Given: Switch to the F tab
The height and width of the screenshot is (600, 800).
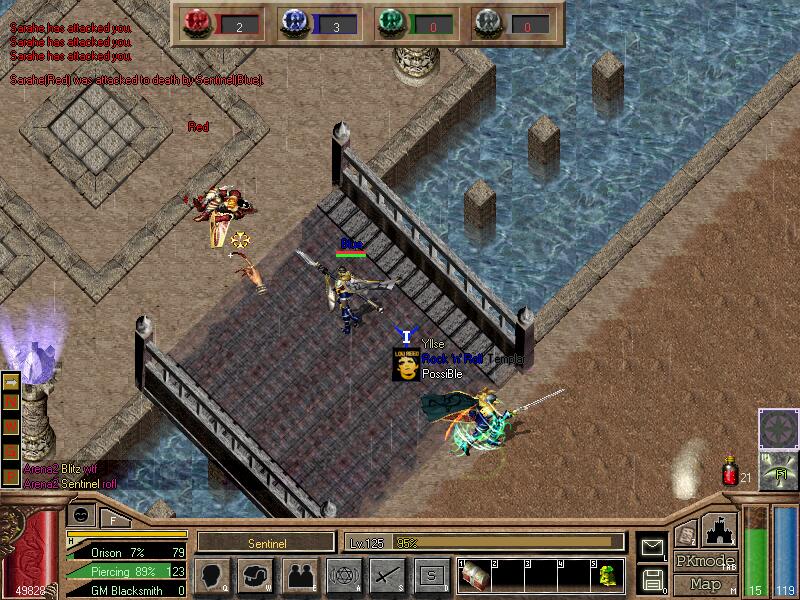Looking at the screenshot, I should pyautogui.click(x=113, y=519).
